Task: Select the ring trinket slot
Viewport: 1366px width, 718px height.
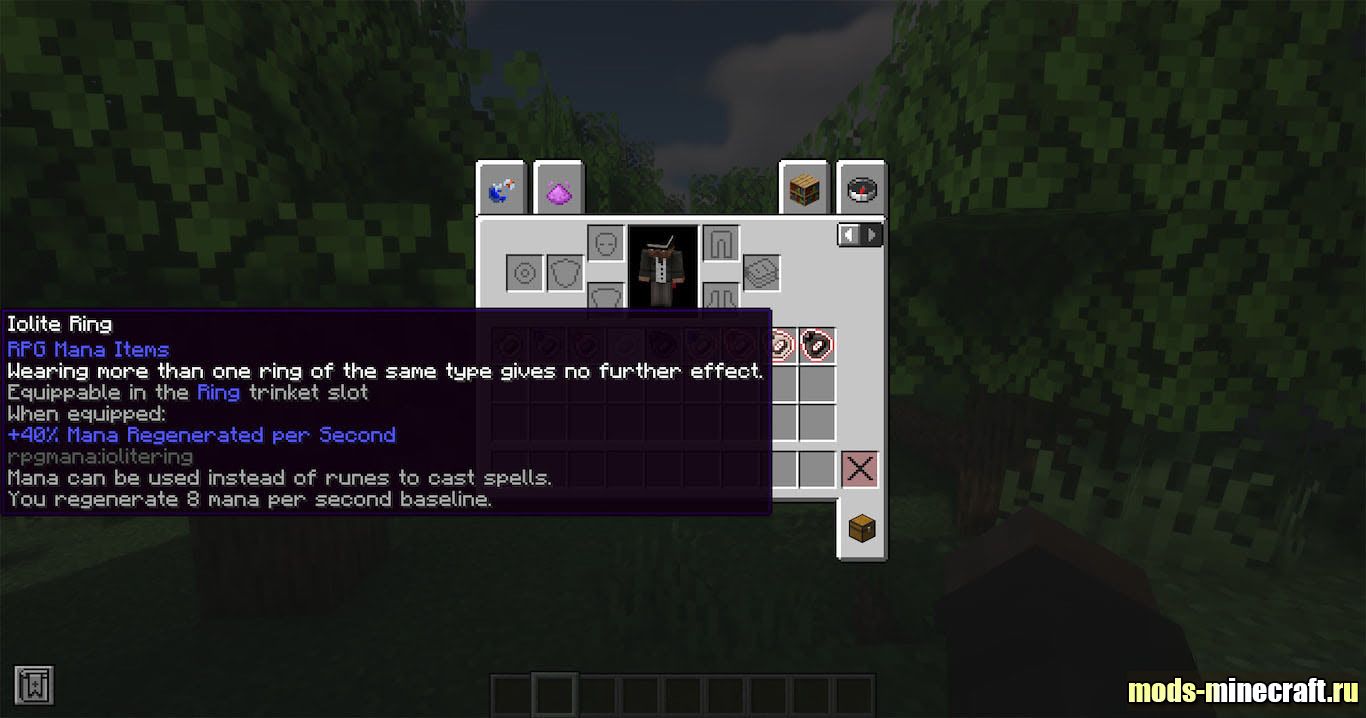Action: pos(525,272)
